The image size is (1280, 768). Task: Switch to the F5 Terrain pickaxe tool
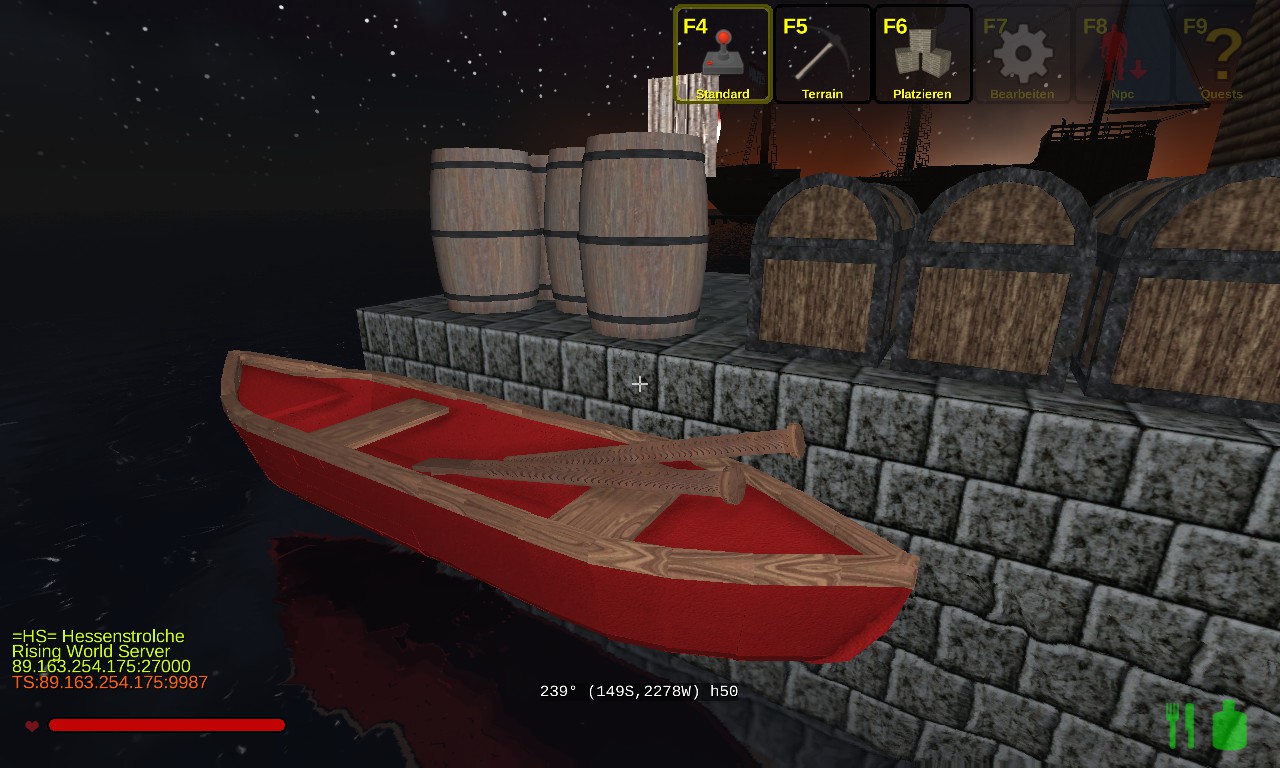(x=822, y=54)
